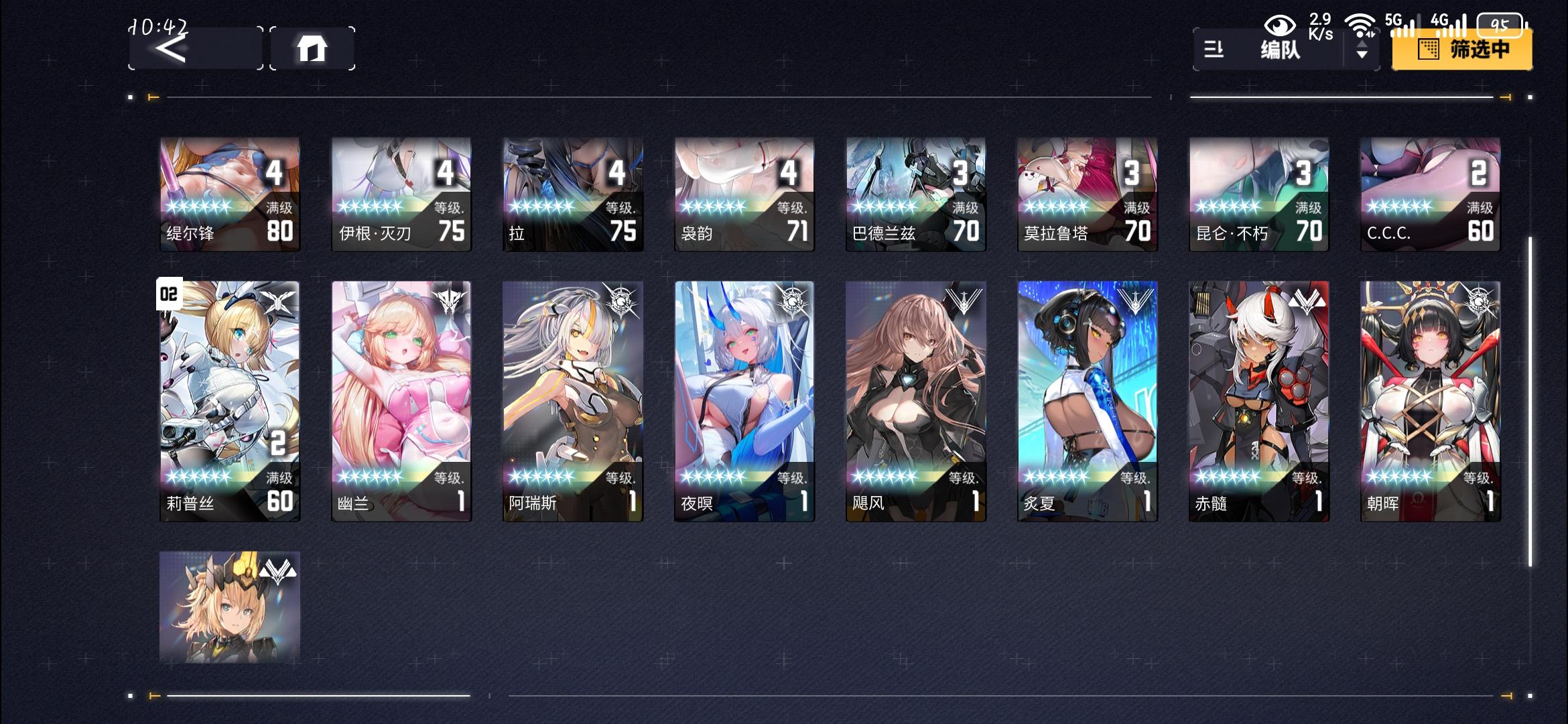Open 缇尔锋 level 80 character card
The image size is (1568, 724).
click(x=229, y=194)
